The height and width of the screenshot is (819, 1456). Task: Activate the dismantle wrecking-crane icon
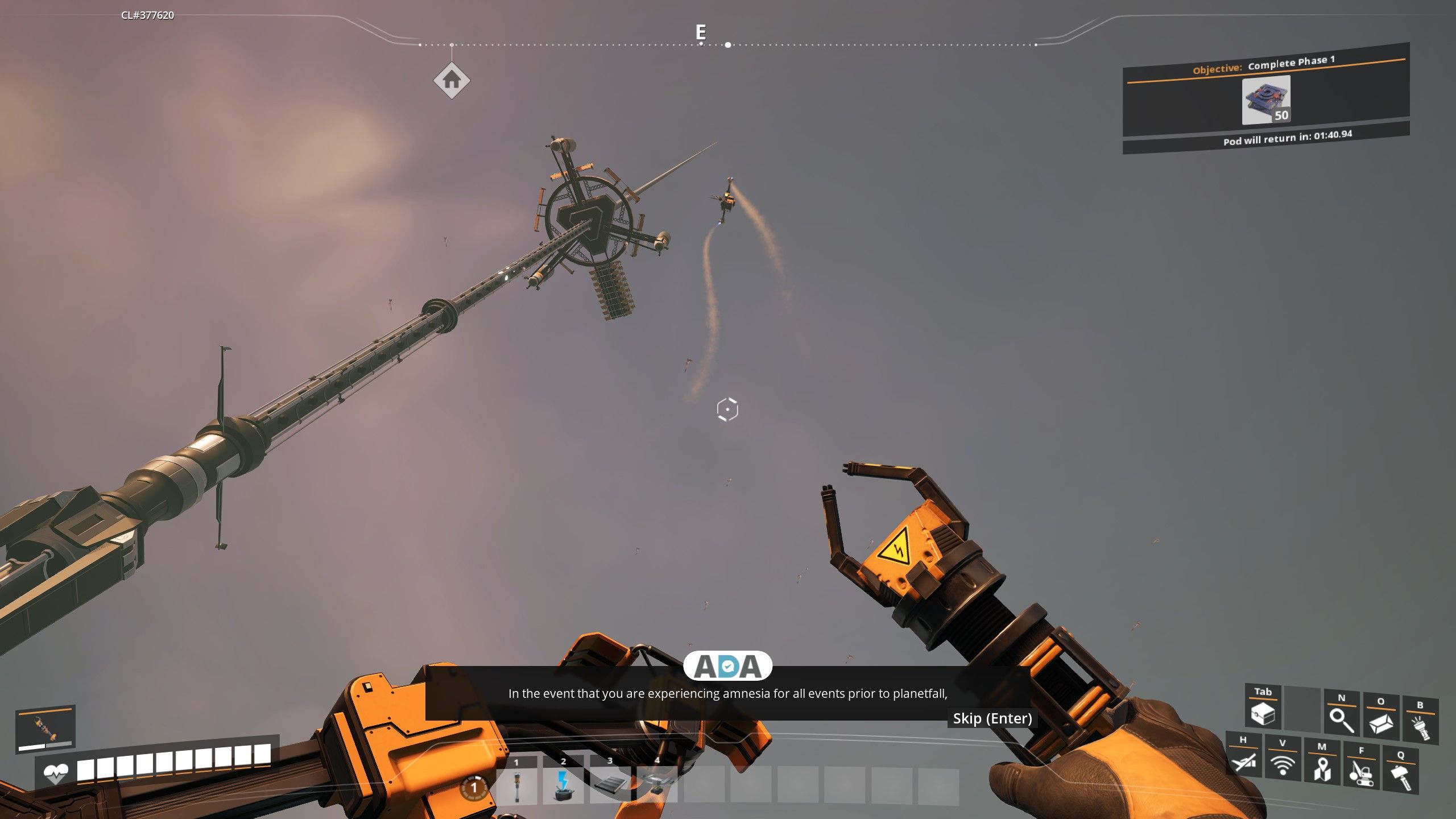(x=1361, y=772)
